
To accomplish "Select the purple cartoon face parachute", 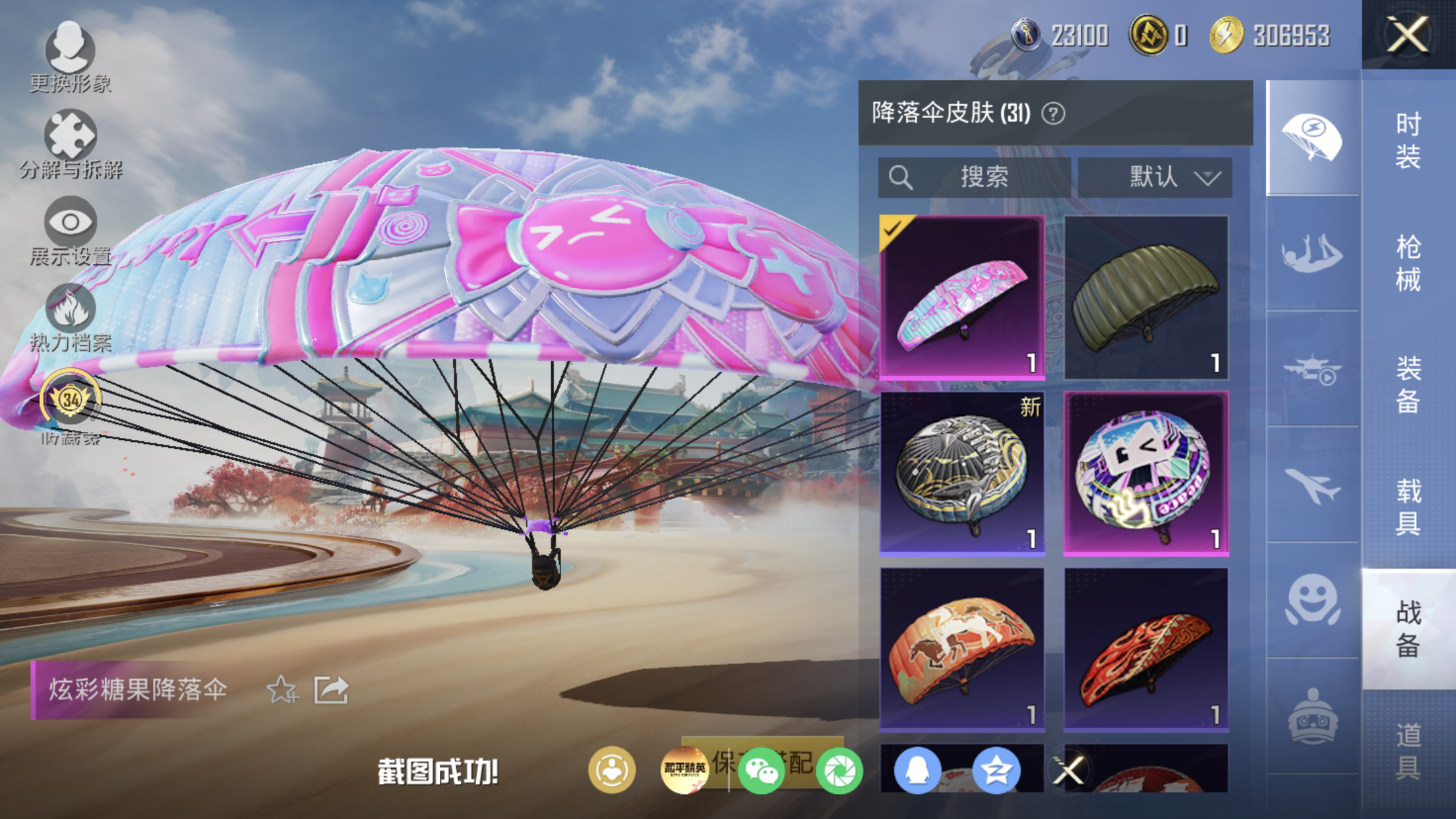I will click(x=1146, y=473).
